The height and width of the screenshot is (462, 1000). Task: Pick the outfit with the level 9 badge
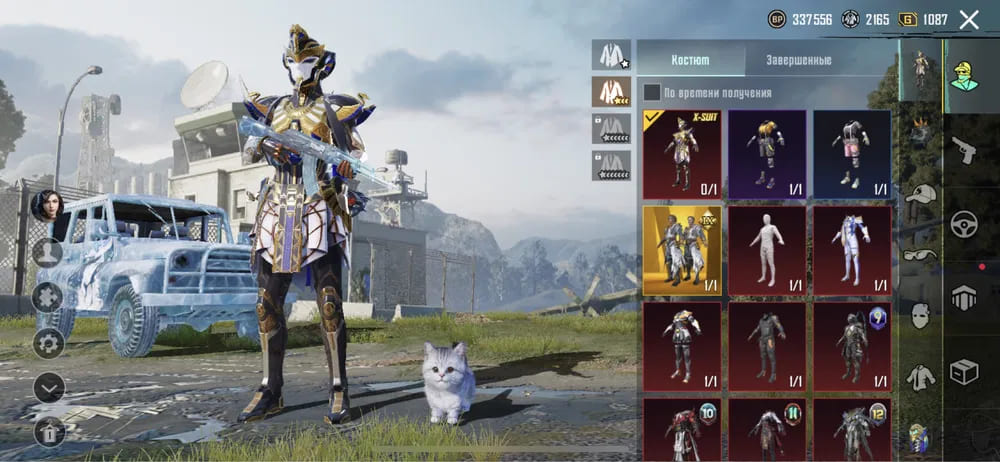[x=852, y=346]
